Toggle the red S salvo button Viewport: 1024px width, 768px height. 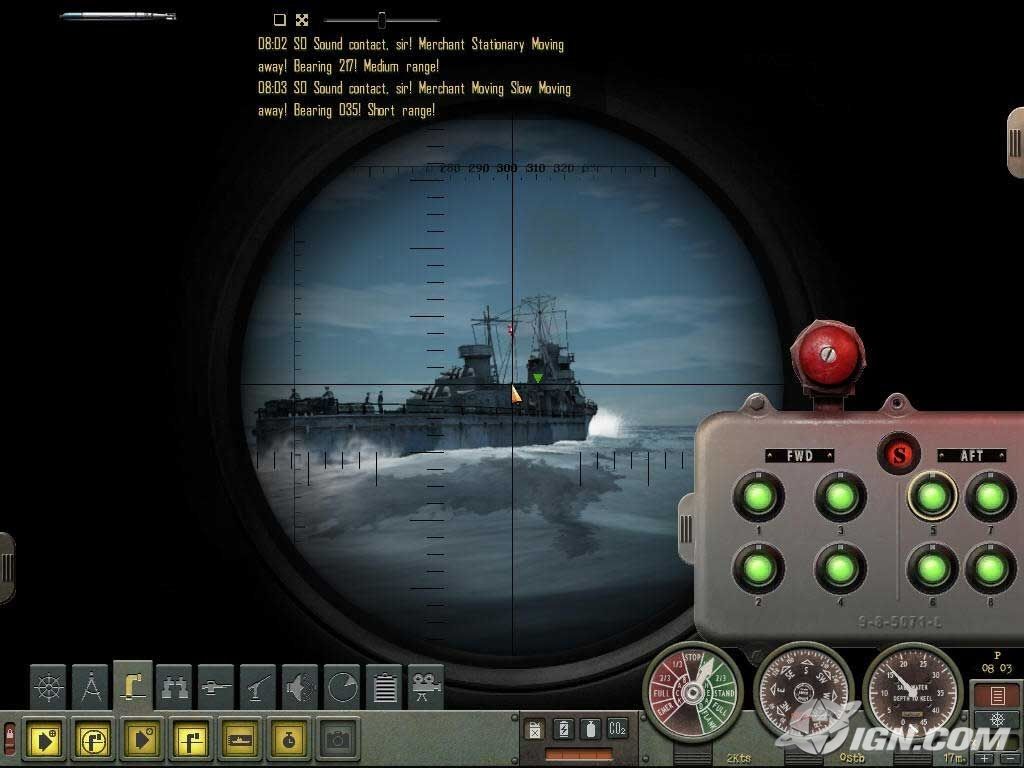(898, 454)
